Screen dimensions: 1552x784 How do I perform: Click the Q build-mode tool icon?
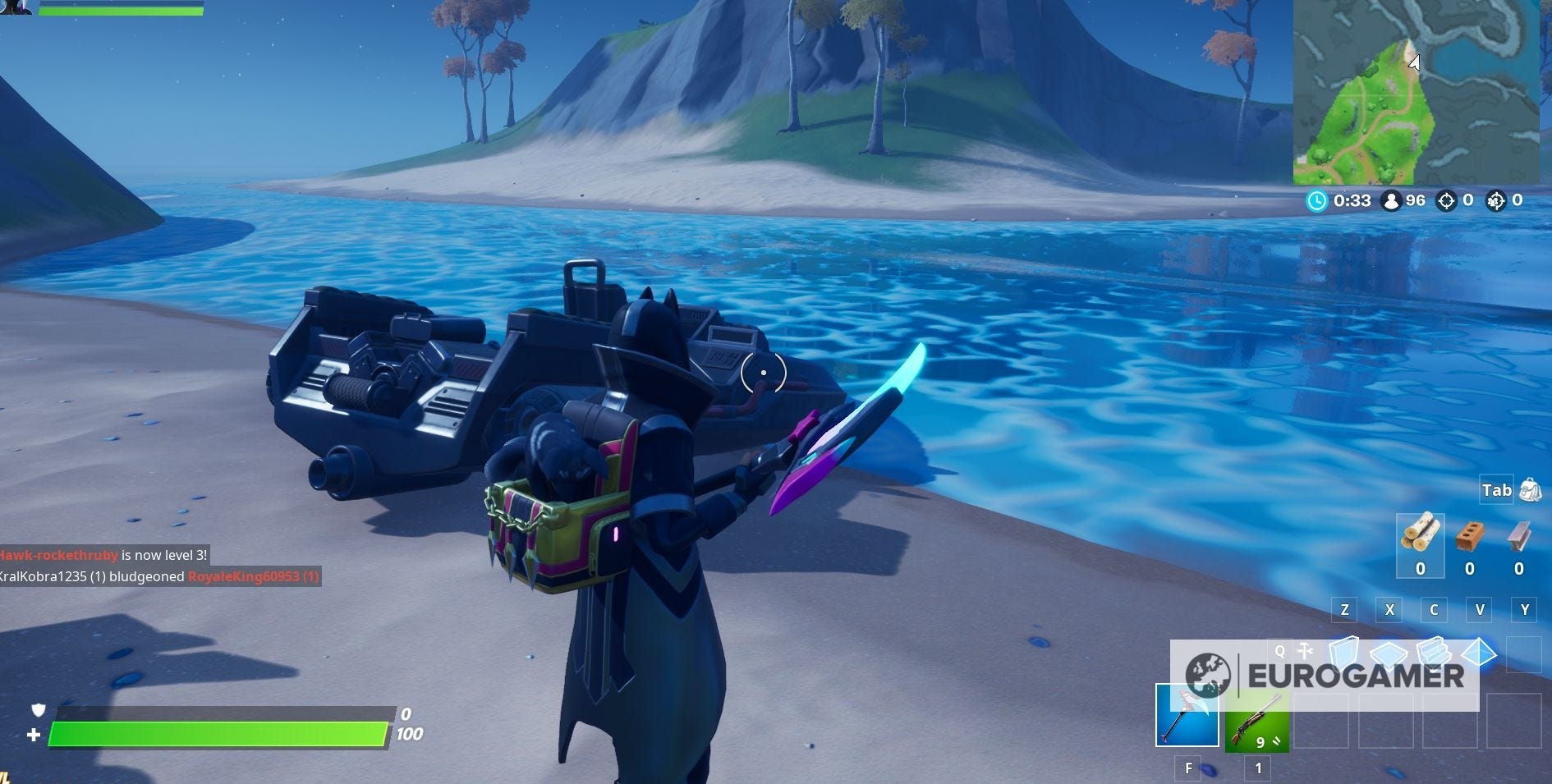click(1304, 653)
